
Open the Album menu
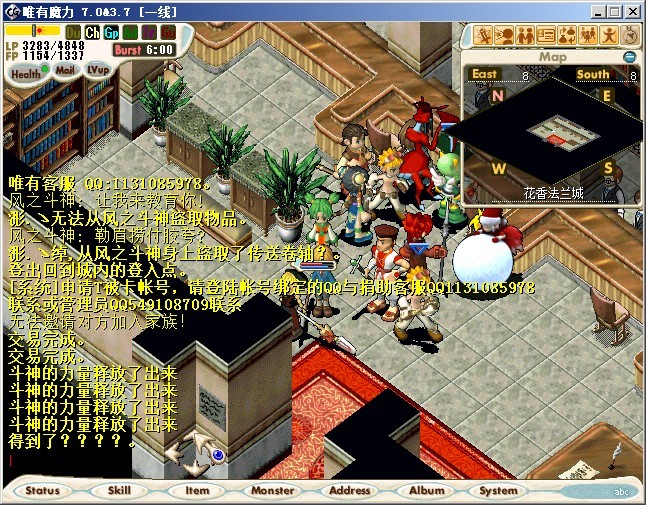426,490
